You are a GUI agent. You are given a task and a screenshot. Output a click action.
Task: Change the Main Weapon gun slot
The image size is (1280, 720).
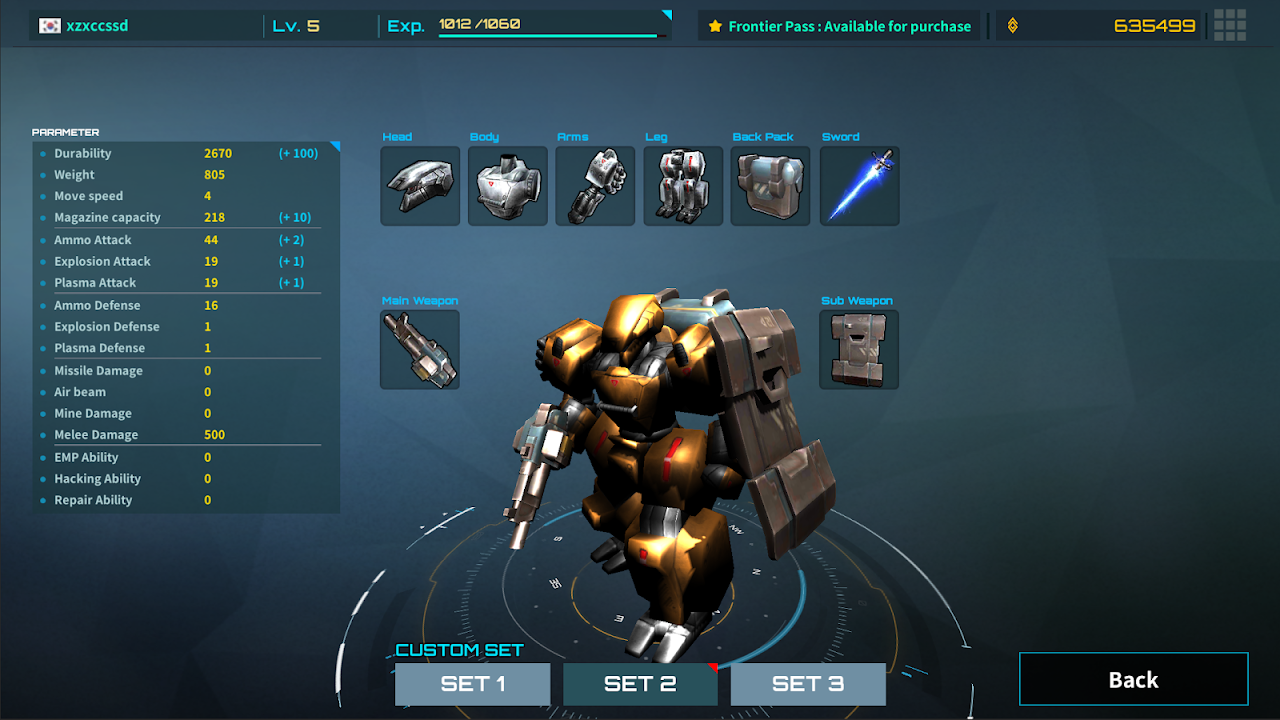[420, 349]
